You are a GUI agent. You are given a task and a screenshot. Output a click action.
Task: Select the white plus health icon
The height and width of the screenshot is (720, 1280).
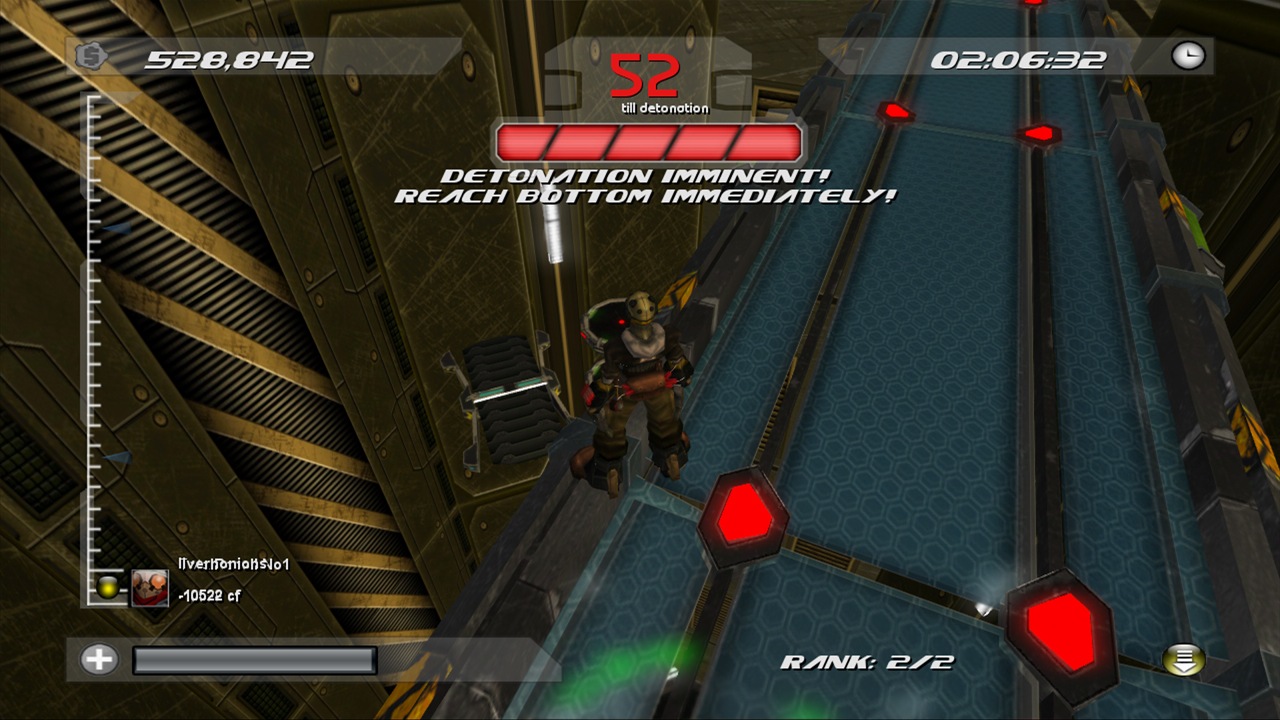(99, 659)
